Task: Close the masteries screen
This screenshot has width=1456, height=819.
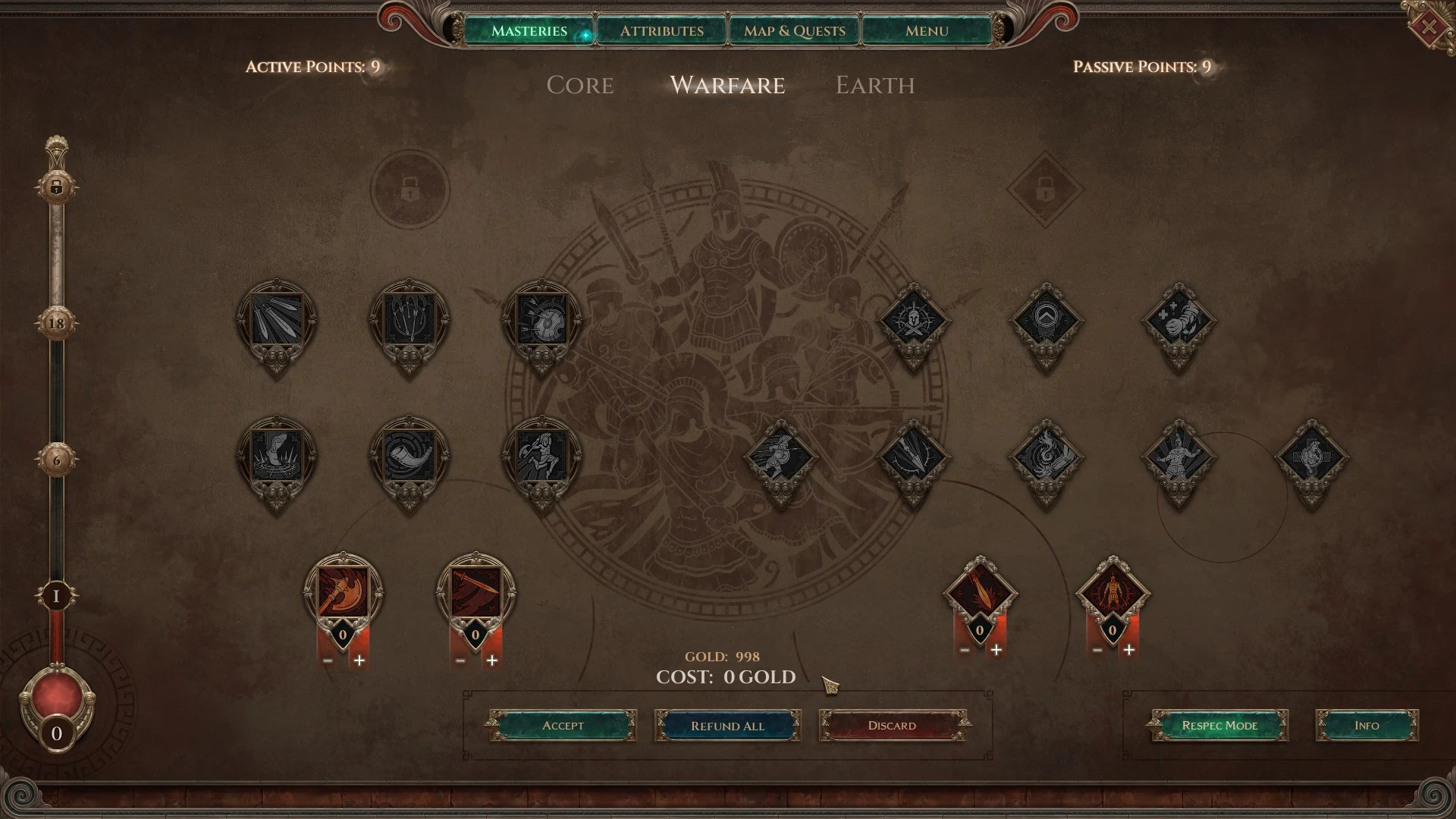Action: pos(1429,28)
